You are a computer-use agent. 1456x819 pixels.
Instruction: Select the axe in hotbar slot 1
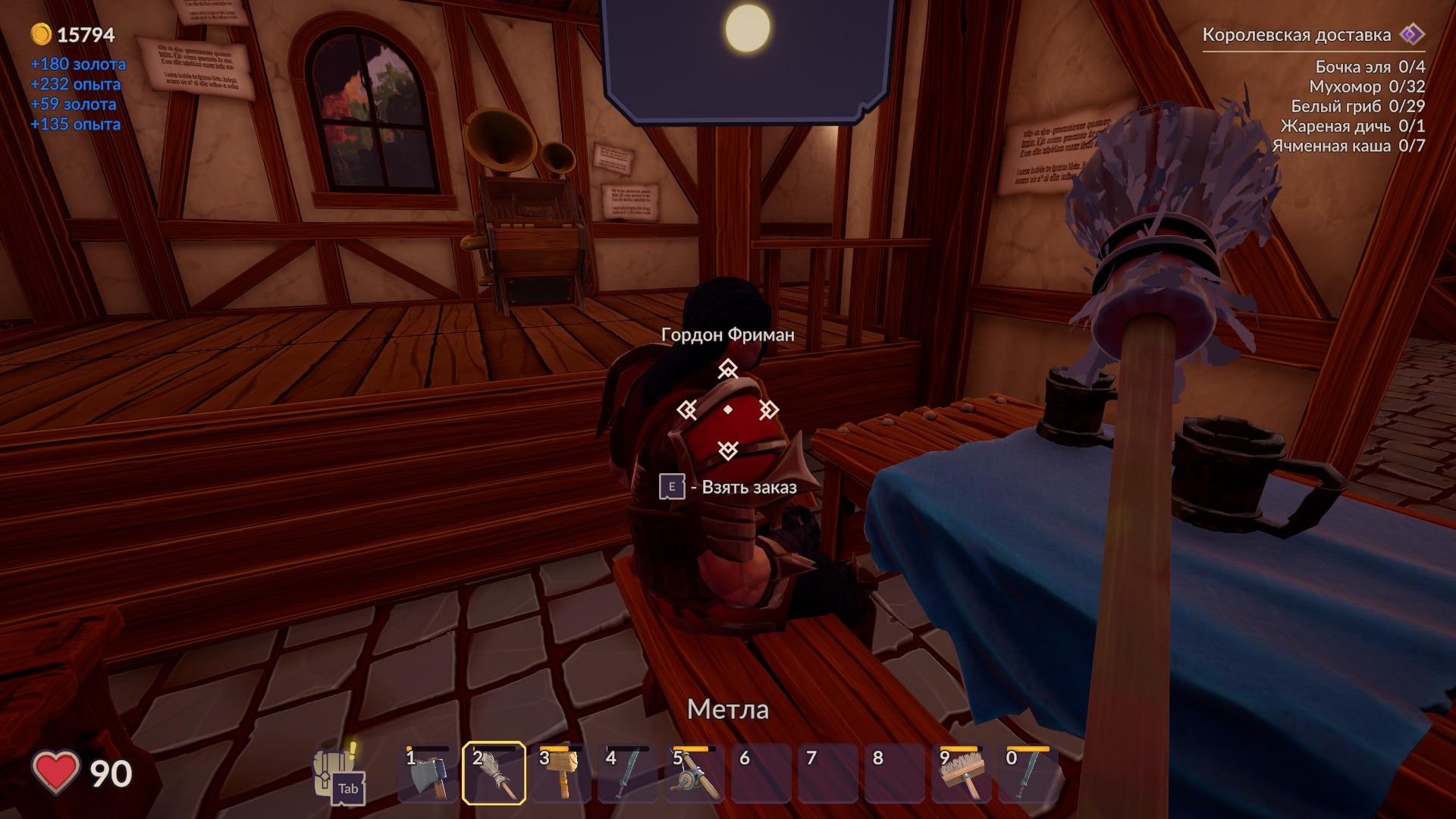click(428, 773)
